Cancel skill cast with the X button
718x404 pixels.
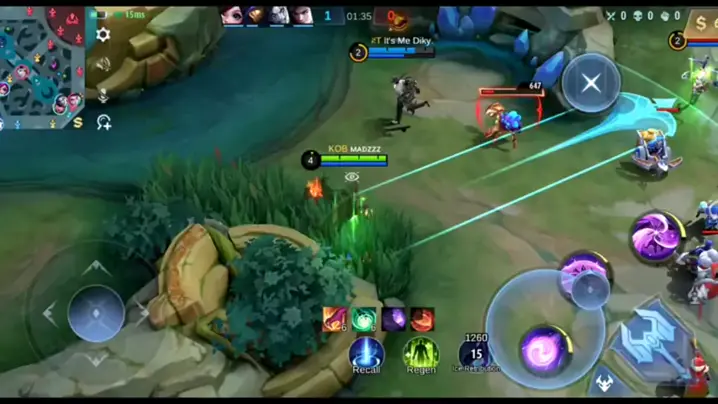click(x=590, y=83)
